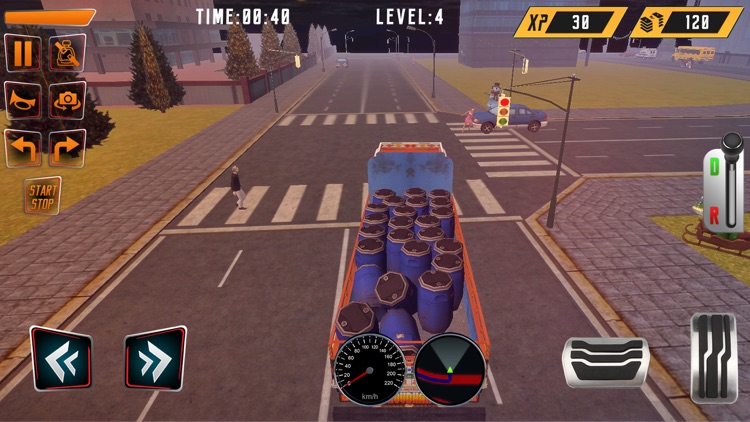
Task: Pause the game
Action: (23, 52)
